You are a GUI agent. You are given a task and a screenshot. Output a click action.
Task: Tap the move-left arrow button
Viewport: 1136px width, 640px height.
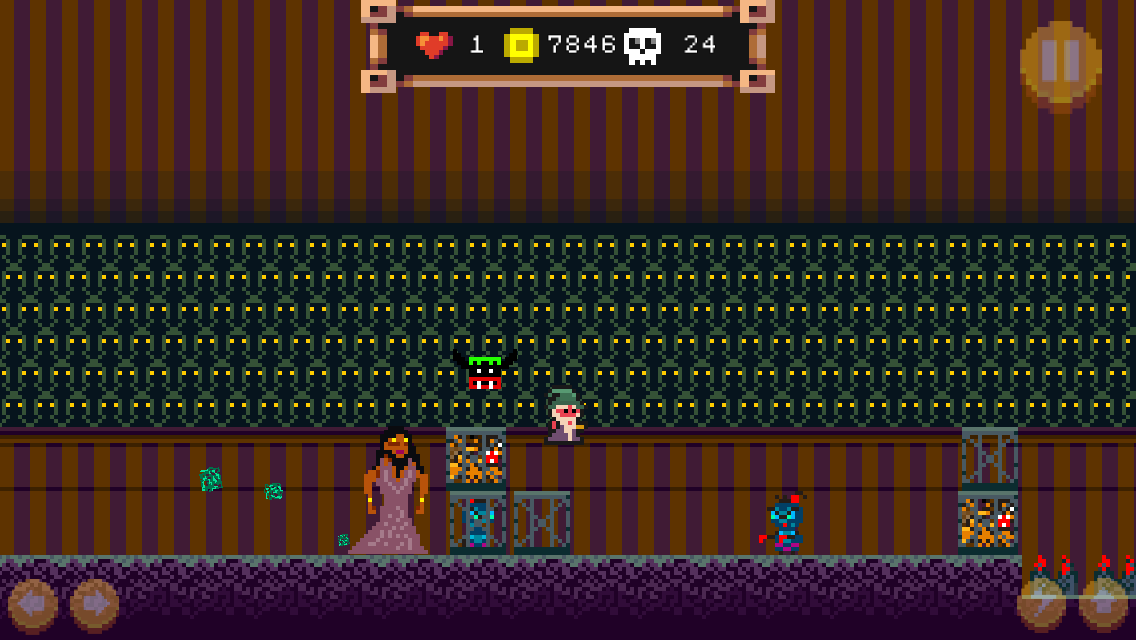pos(32,605)
